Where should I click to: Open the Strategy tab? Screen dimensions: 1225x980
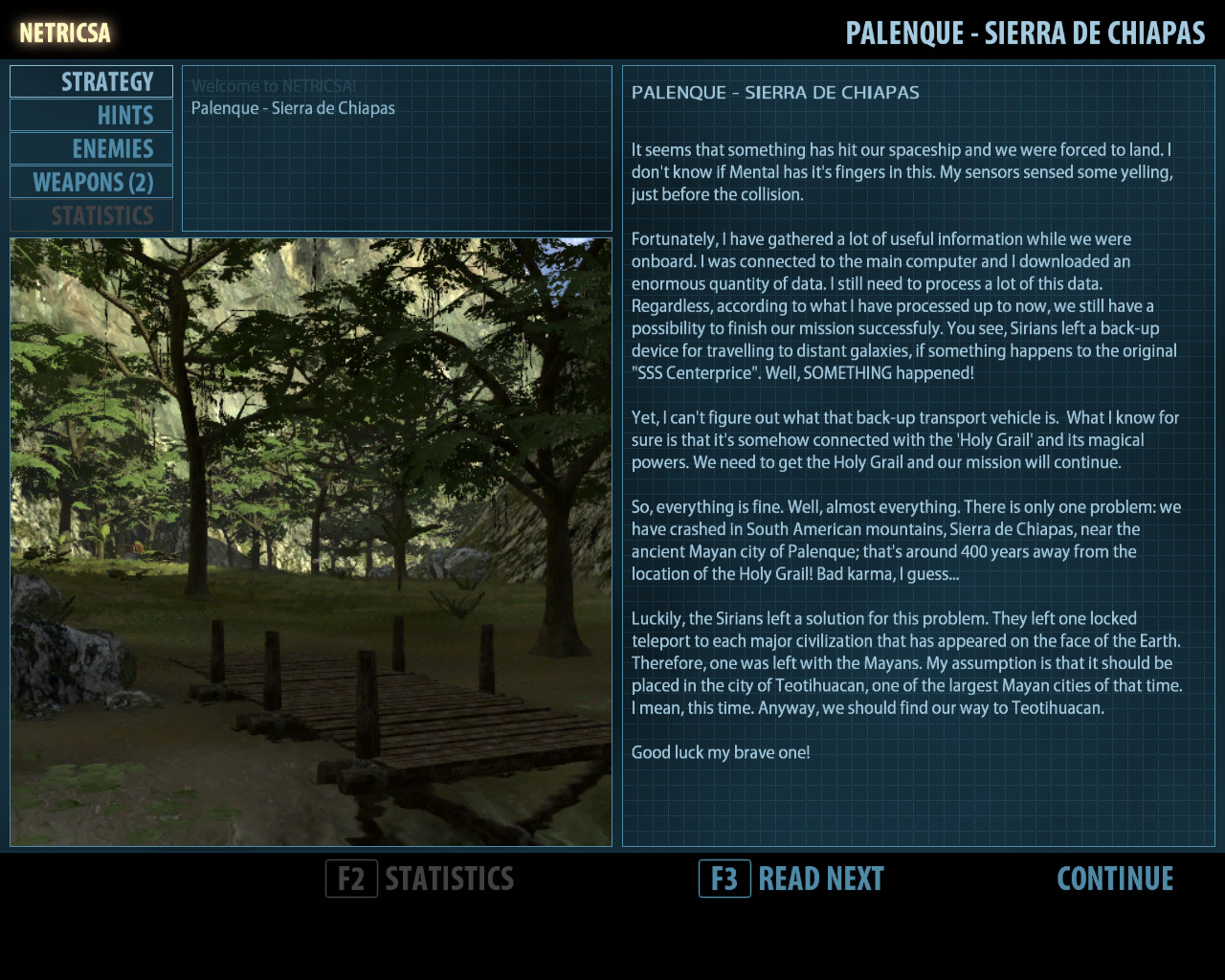coord(92,82)
